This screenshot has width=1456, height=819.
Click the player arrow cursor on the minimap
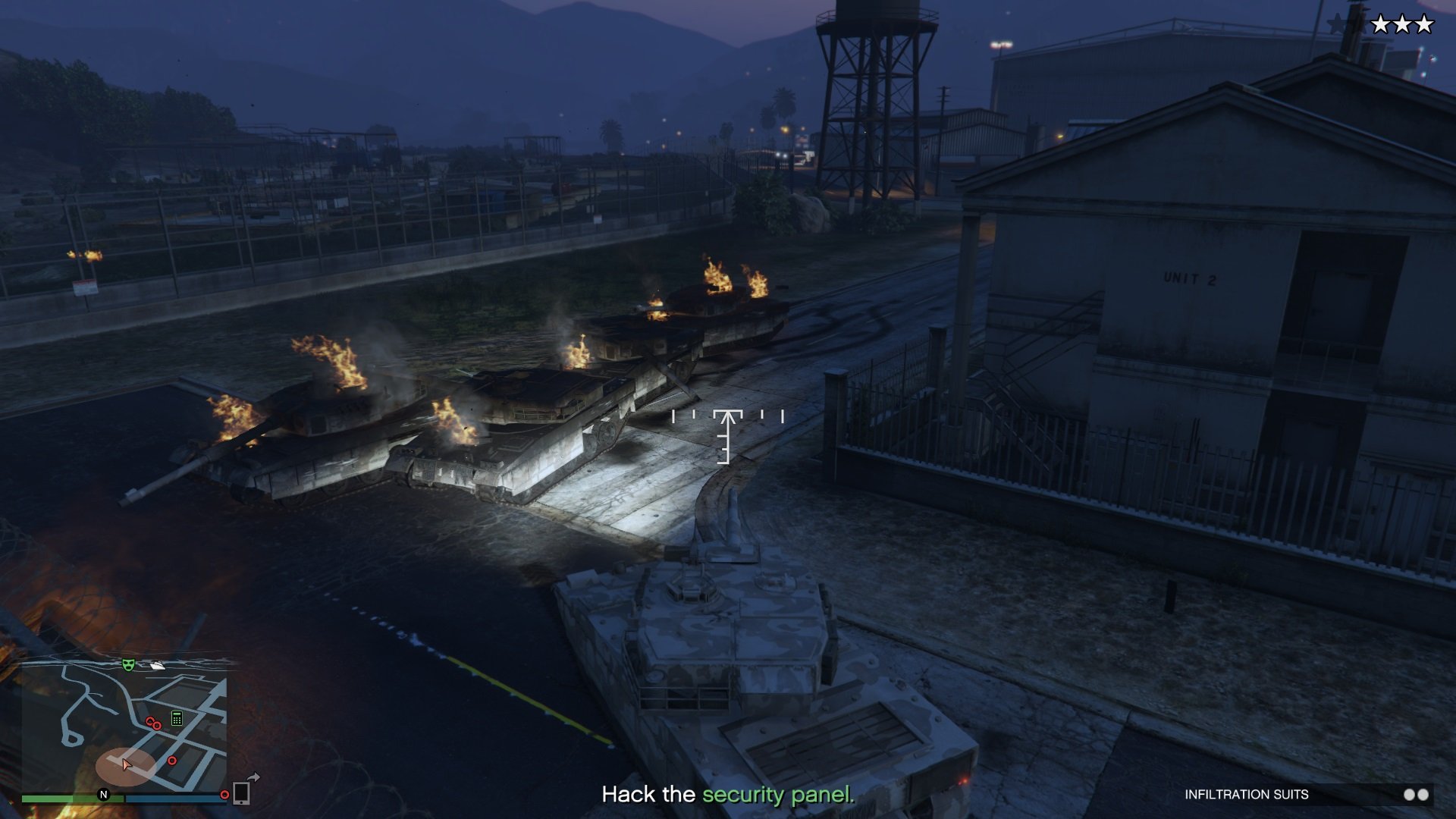click(126, 765)
